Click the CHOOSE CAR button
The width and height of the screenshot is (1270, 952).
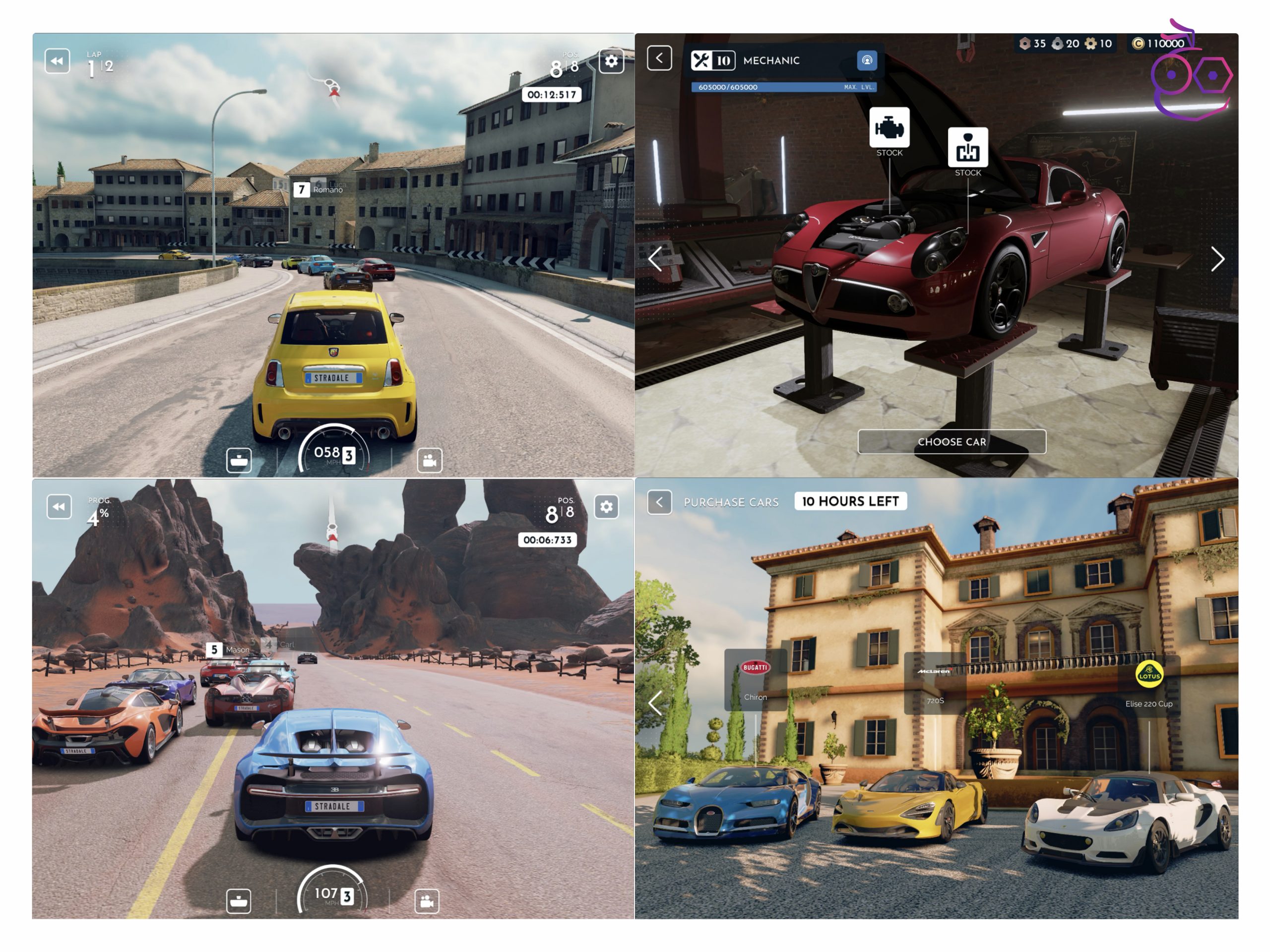point(952,441)
